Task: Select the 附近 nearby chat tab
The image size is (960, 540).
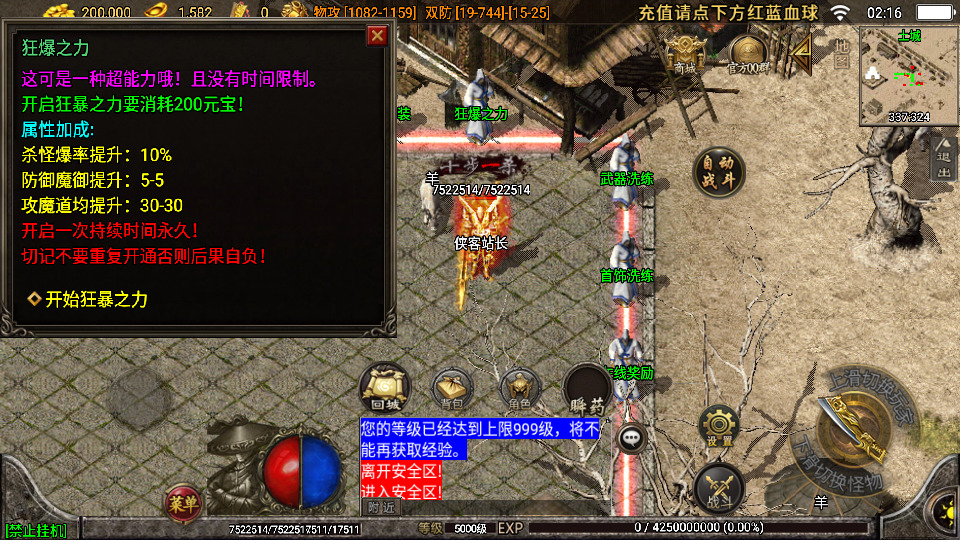Action: [x=381, y=507]
